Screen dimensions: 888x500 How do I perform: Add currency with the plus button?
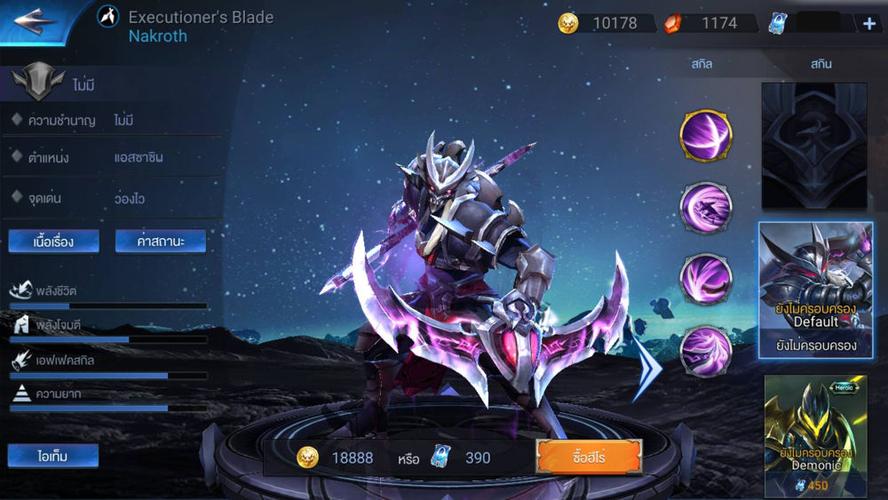click(x=869, y=23)
